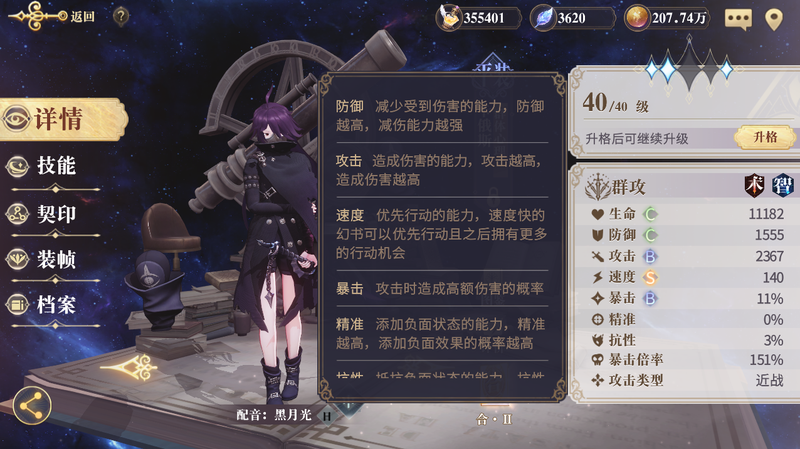Toggle the H icon beside 配音 黑月光
The image size is (800, 449).
coord(326,415)
